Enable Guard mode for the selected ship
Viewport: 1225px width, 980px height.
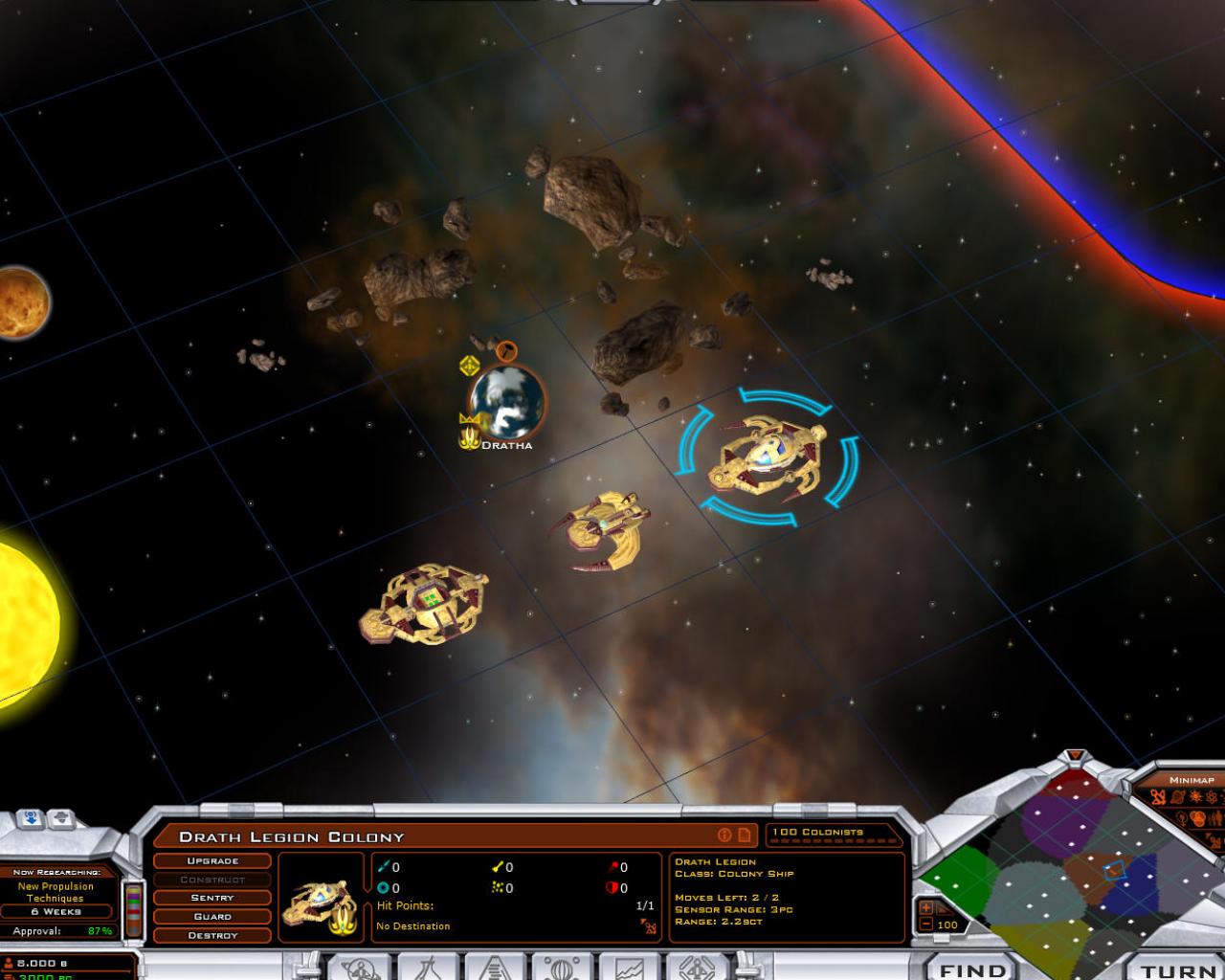coord(211,916)
